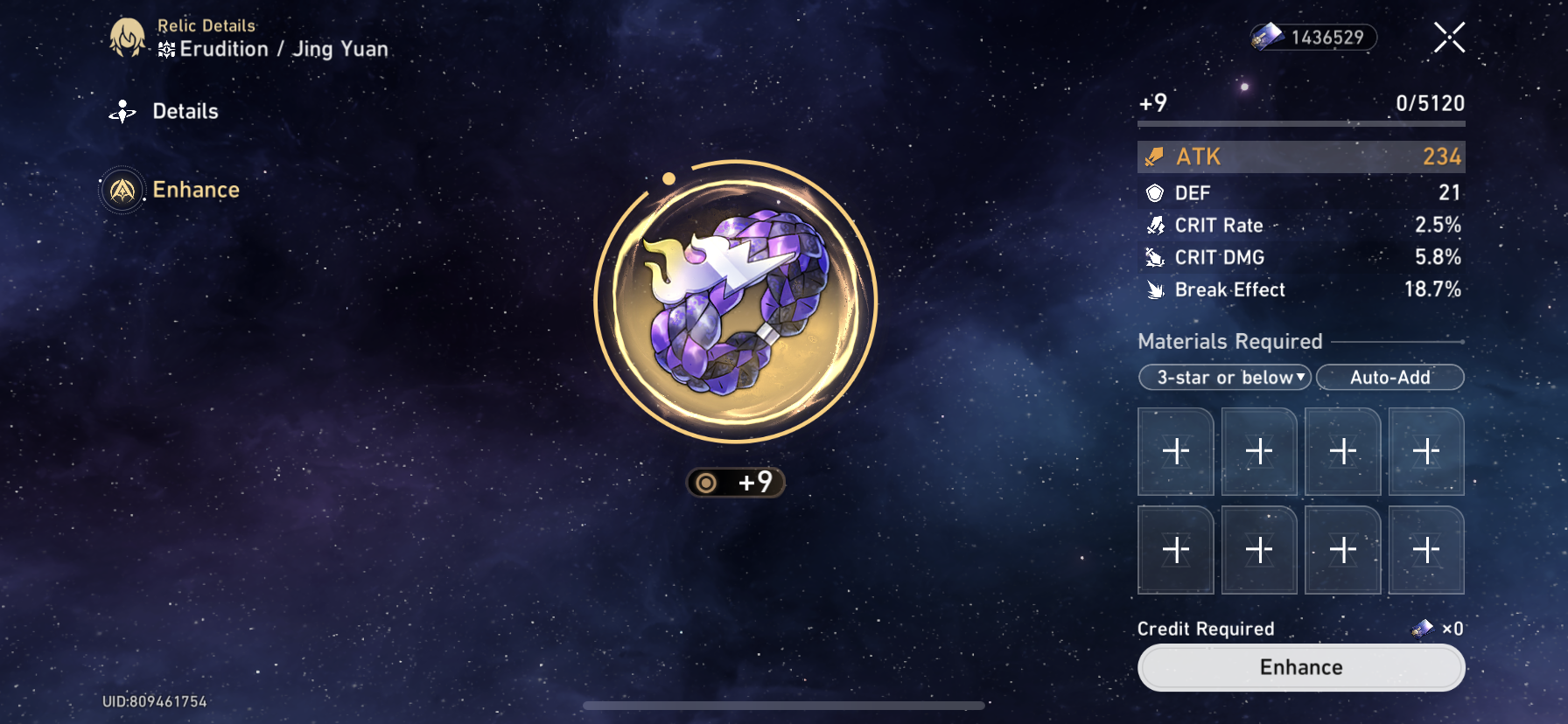Collapse the Details panel entry
Screen dimensions: 1568x724
click(185, 111)
